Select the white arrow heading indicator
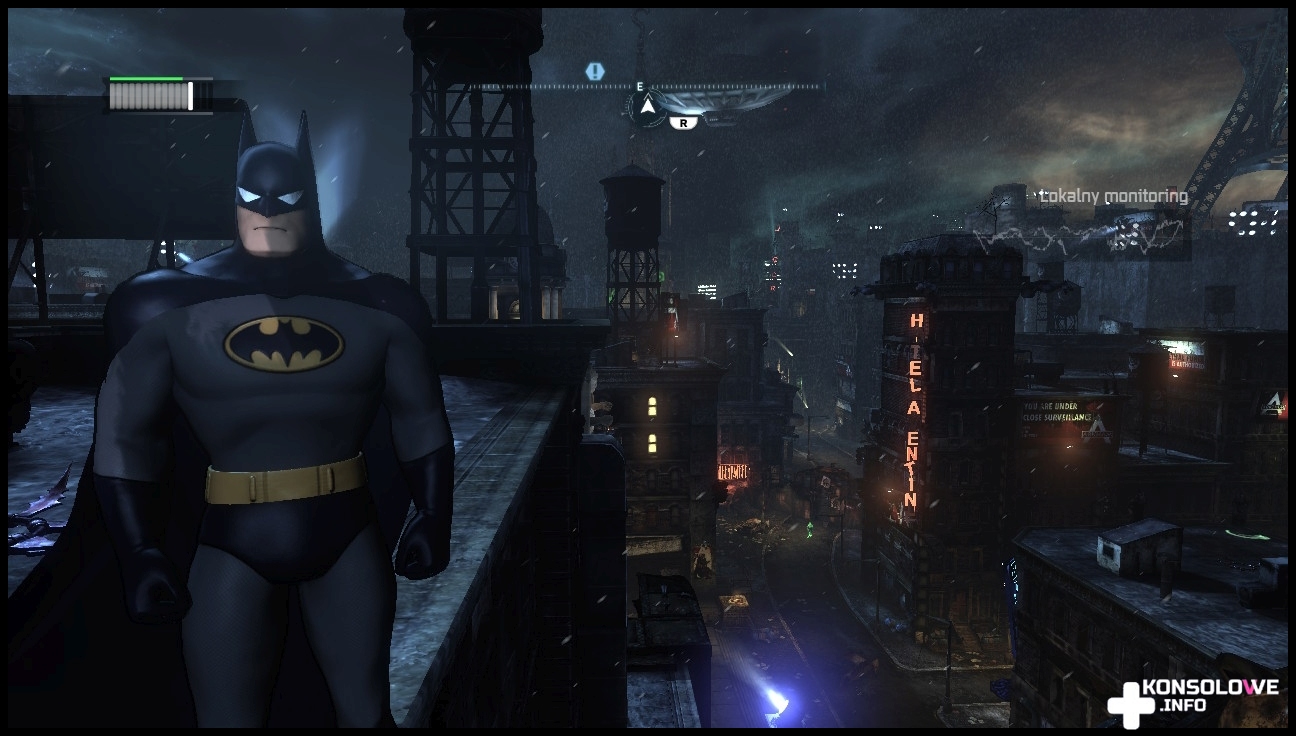 647,105
